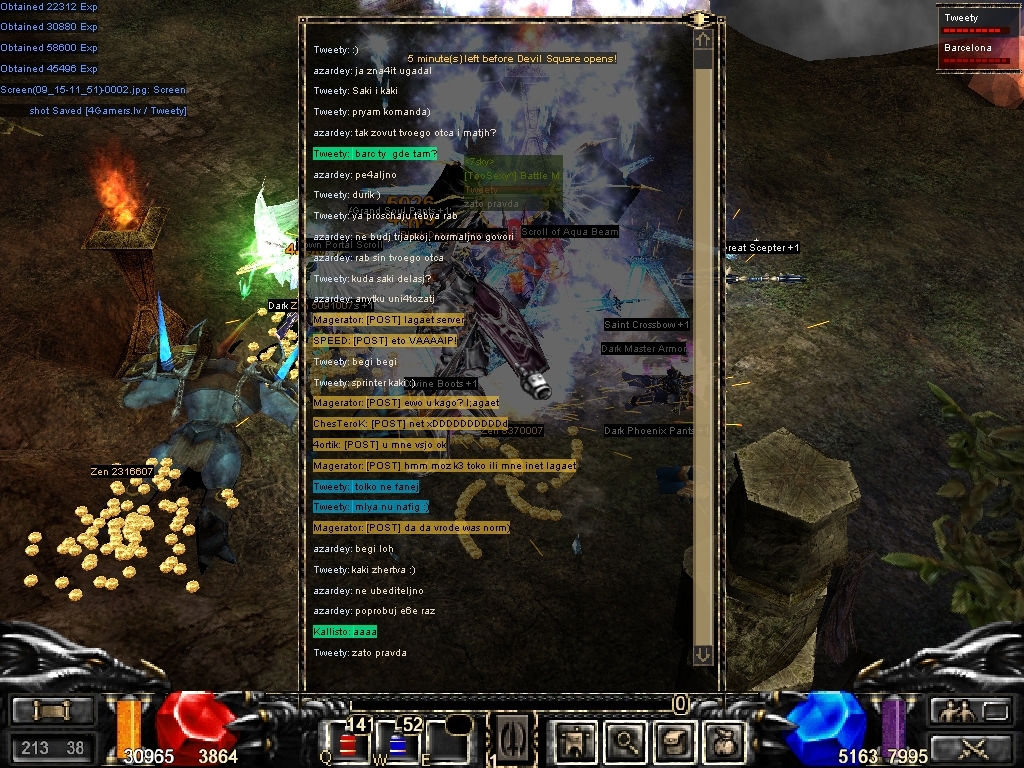
Task: Open the character armor info window
Action: coord(574,741)
